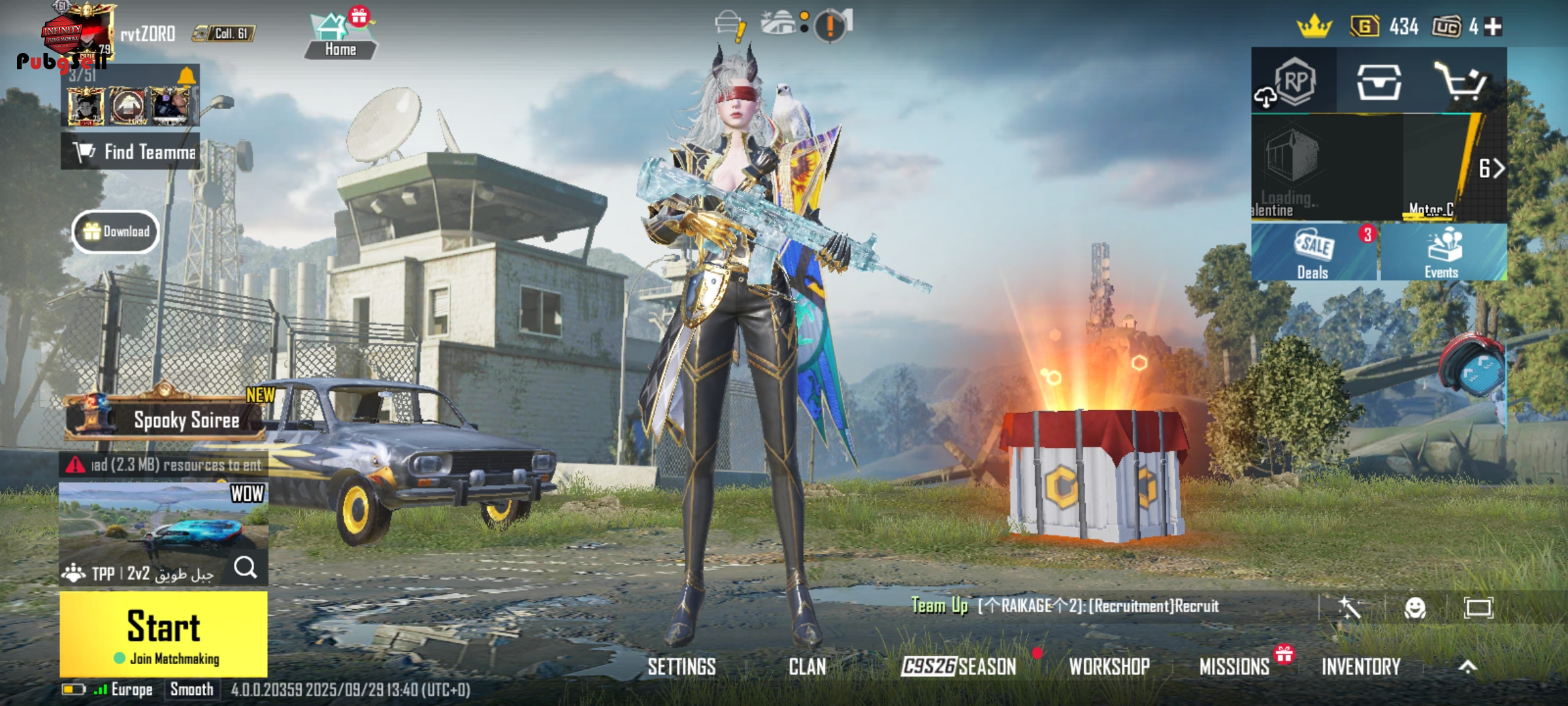Open the Missions menu
Viewport: 1568px width, 706px height.
1234,667
